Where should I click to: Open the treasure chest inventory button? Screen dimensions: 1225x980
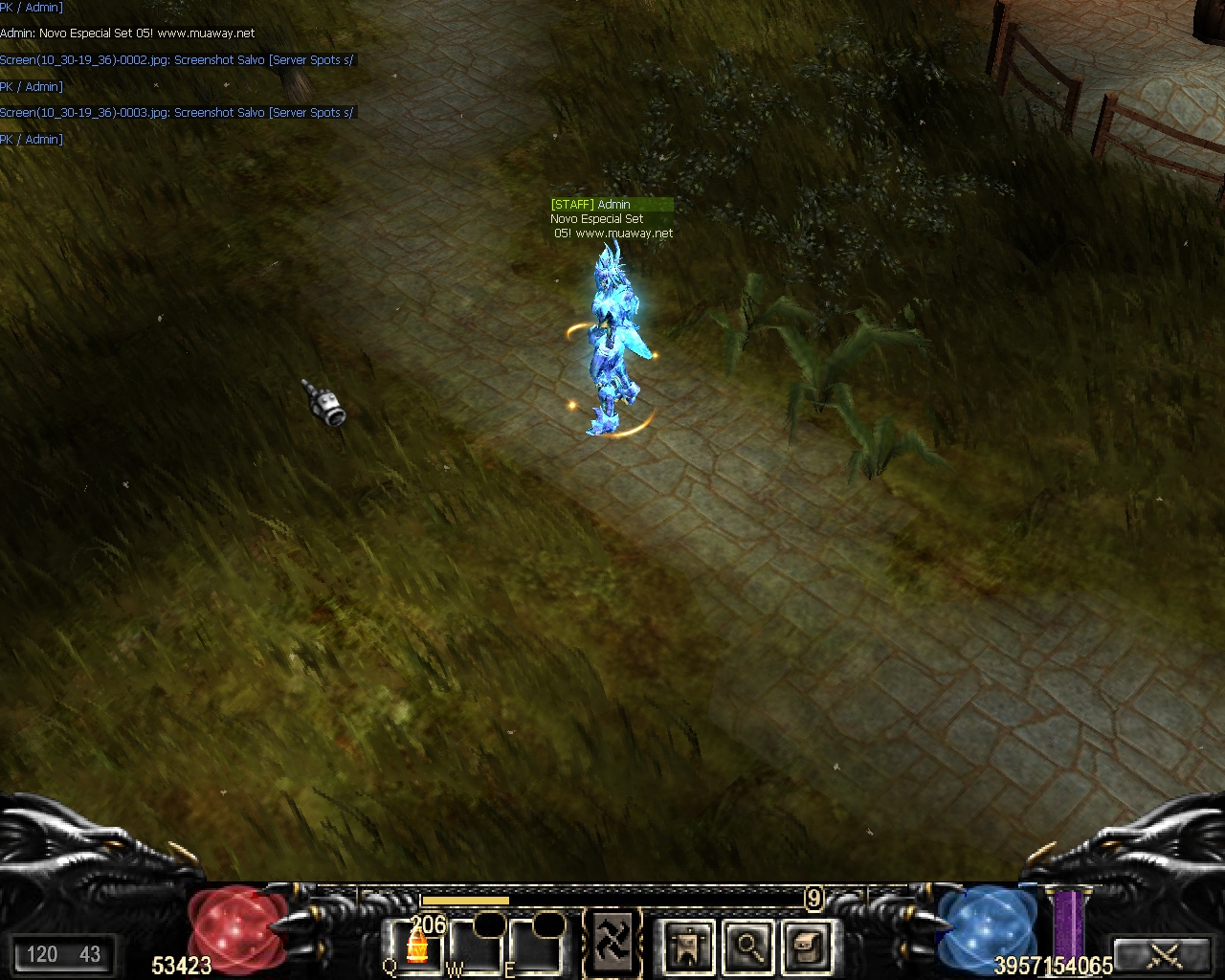coord(805,947)
